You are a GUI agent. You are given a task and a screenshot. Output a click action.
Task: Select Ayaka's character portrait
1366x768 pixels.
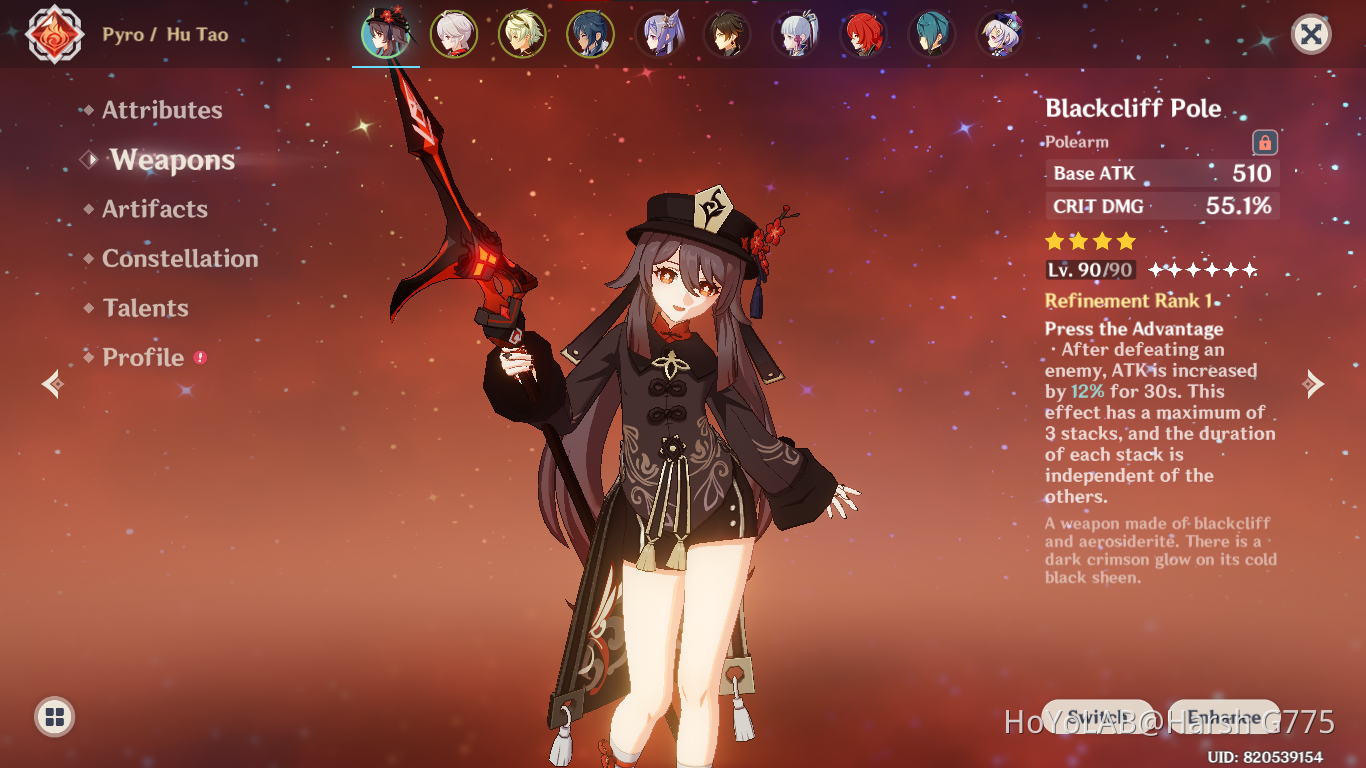click(794, 34)
